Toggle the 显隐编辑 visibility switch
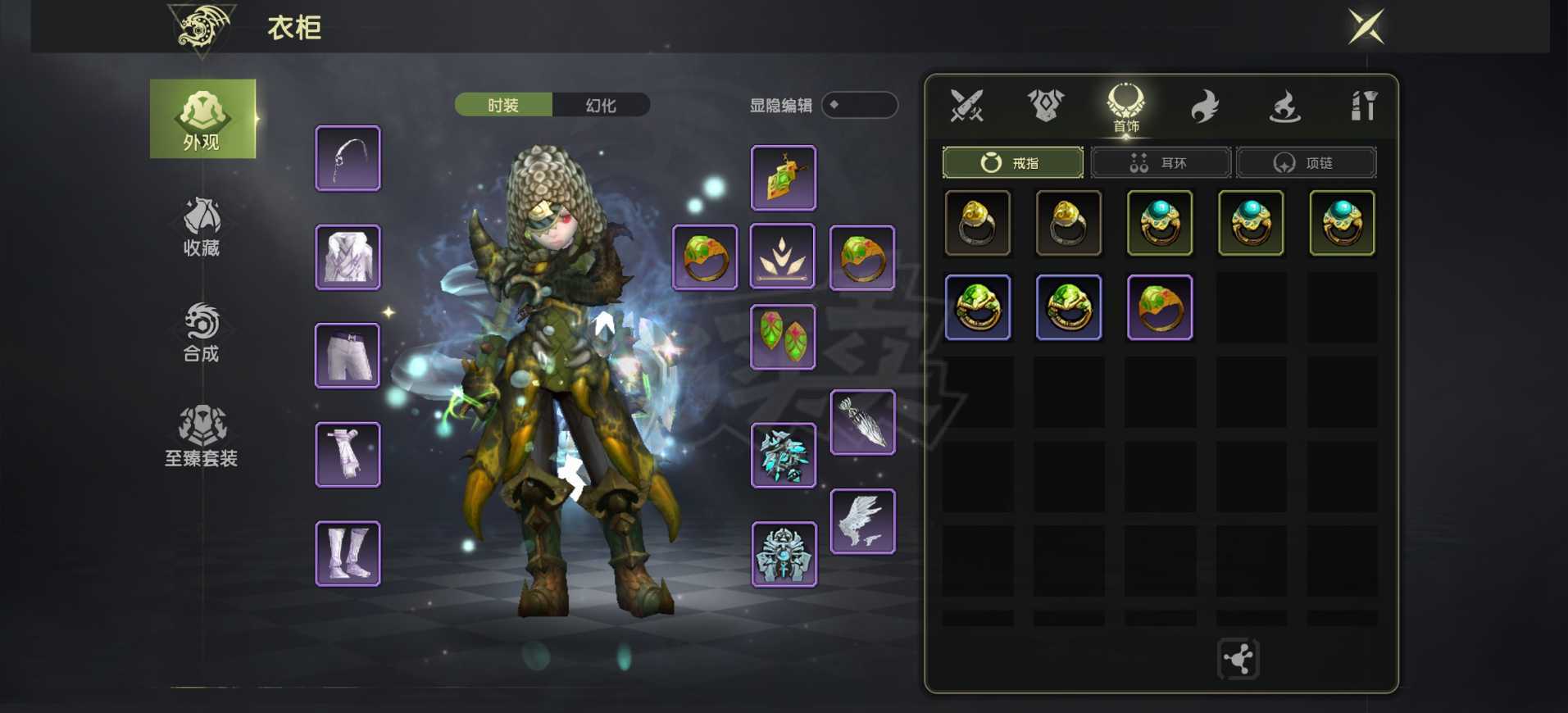 [x=859, y=105]
